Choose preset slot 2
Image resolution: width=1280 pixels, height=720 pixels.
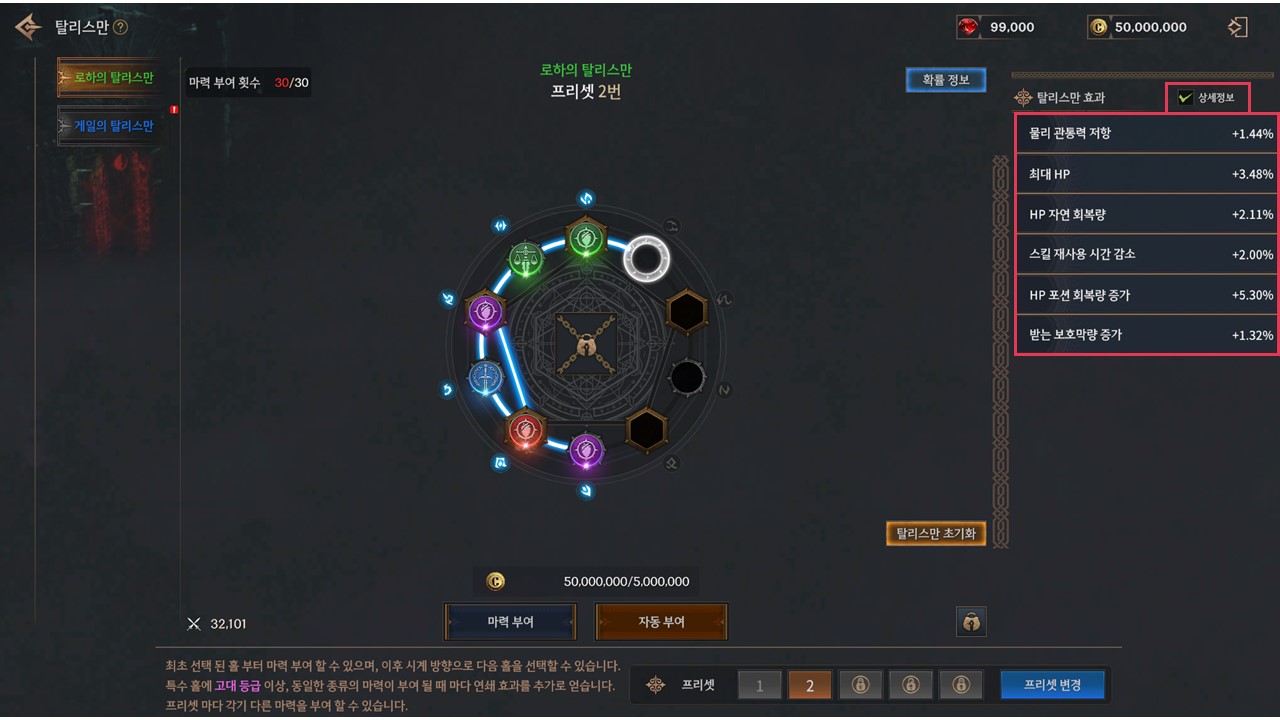click(x=810, y=685)
